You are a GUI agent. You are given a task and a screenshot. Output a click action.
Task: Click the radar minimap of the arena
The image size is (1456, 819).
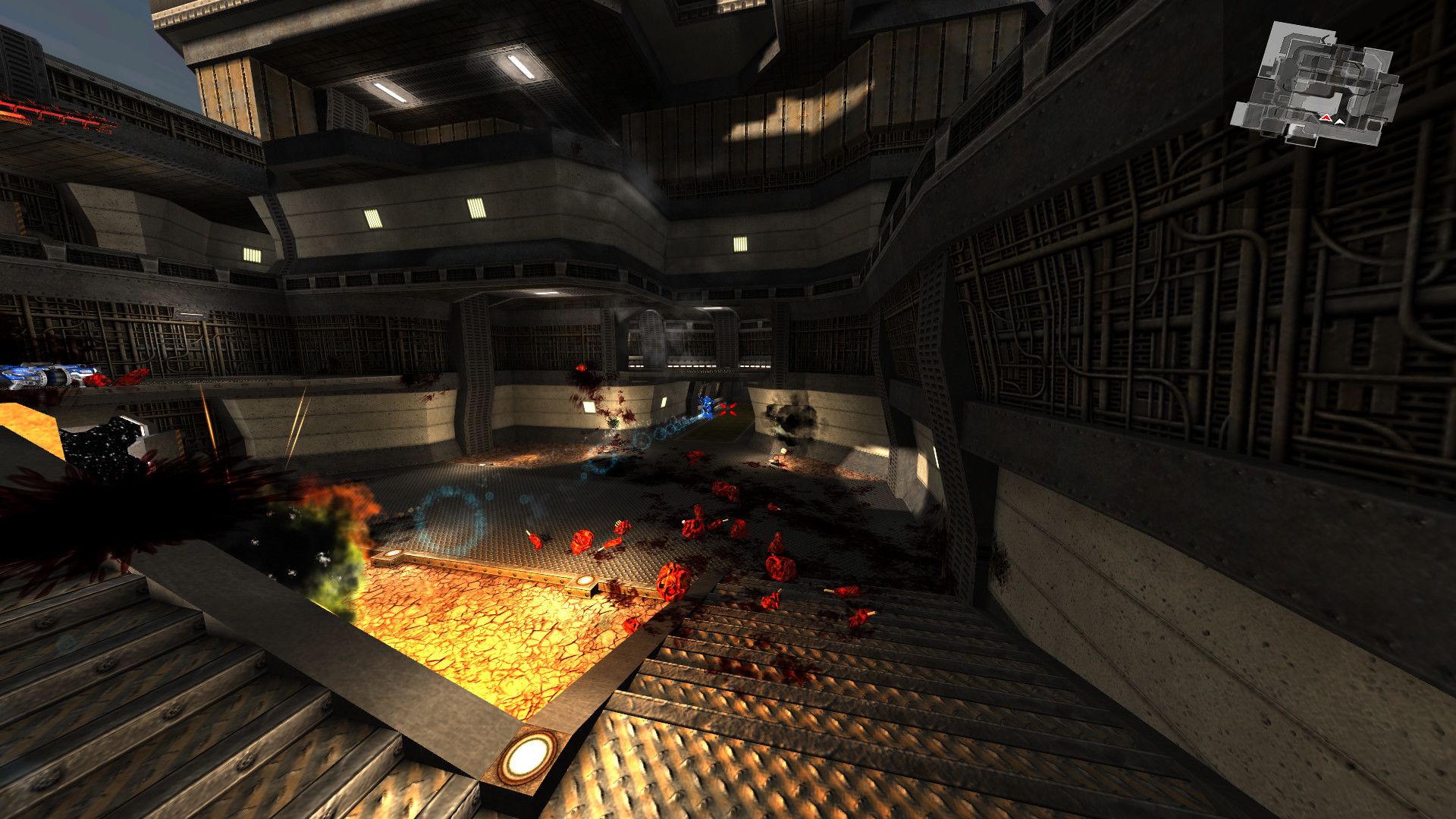click(1316, 83)
